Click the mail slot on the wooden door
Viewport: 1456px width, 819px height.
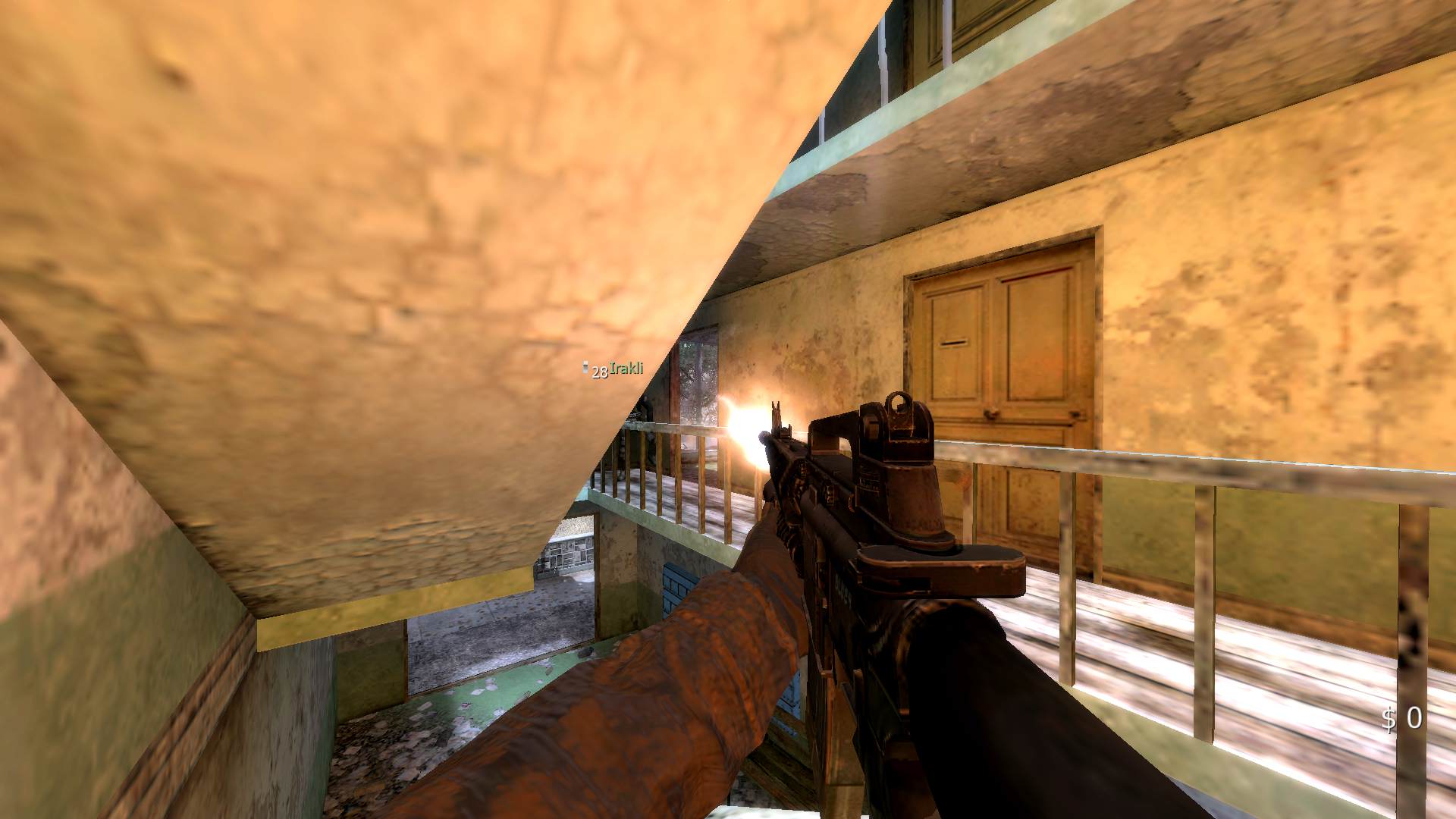pos(954,341)
